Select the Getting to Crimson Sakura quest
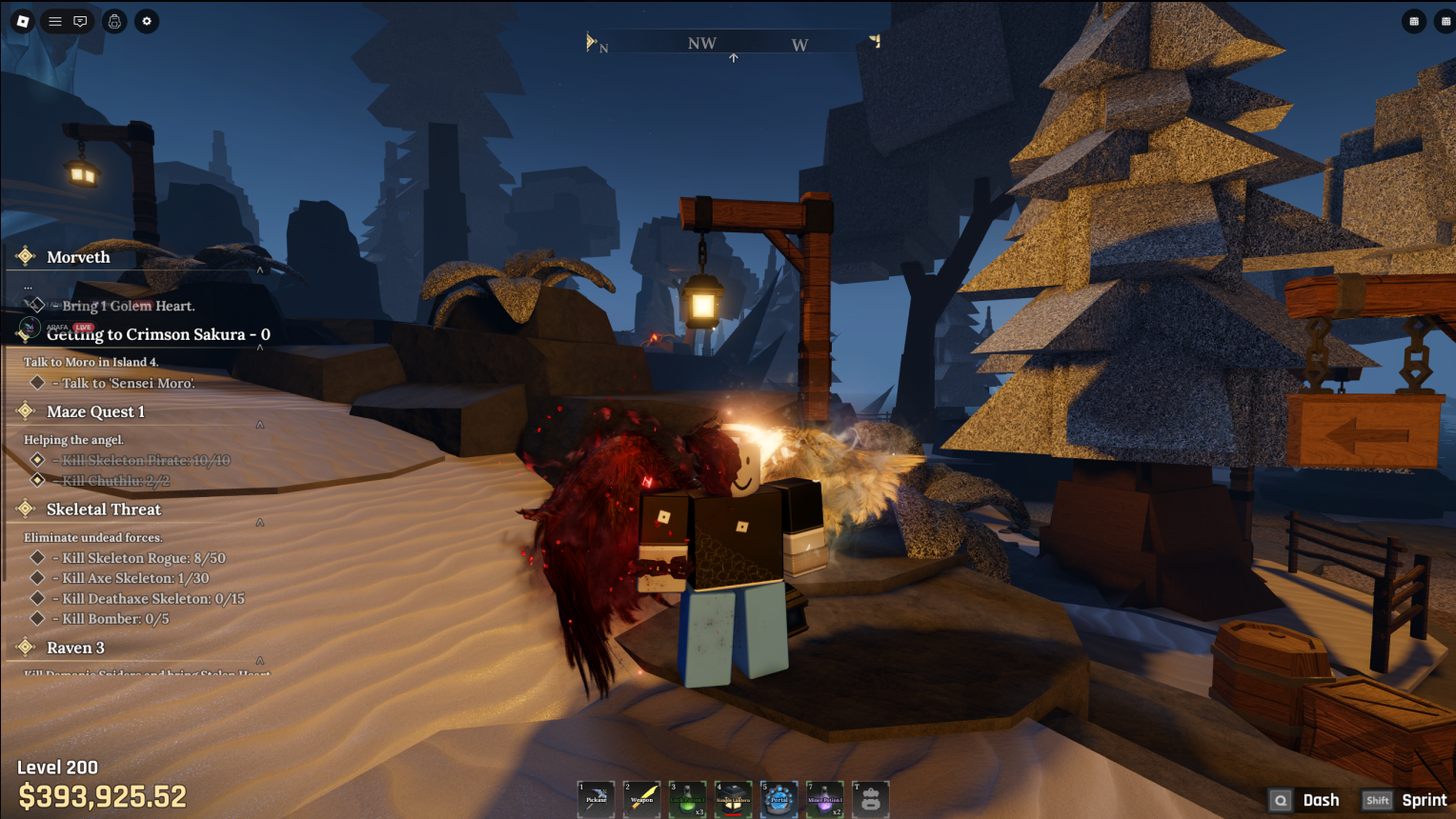Screen dimensions: 1456x819 pyautogui.click(x=158, y=334)
